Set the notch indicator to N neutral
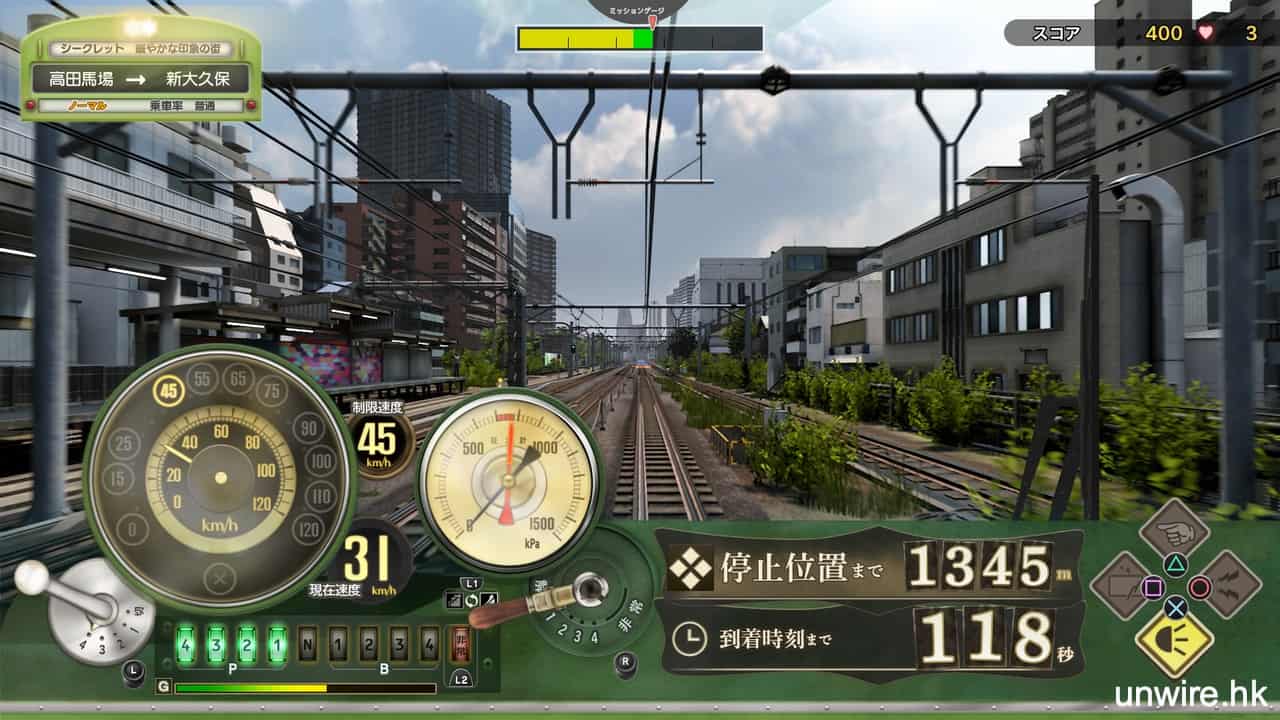1280x720 pixels. 308,643
